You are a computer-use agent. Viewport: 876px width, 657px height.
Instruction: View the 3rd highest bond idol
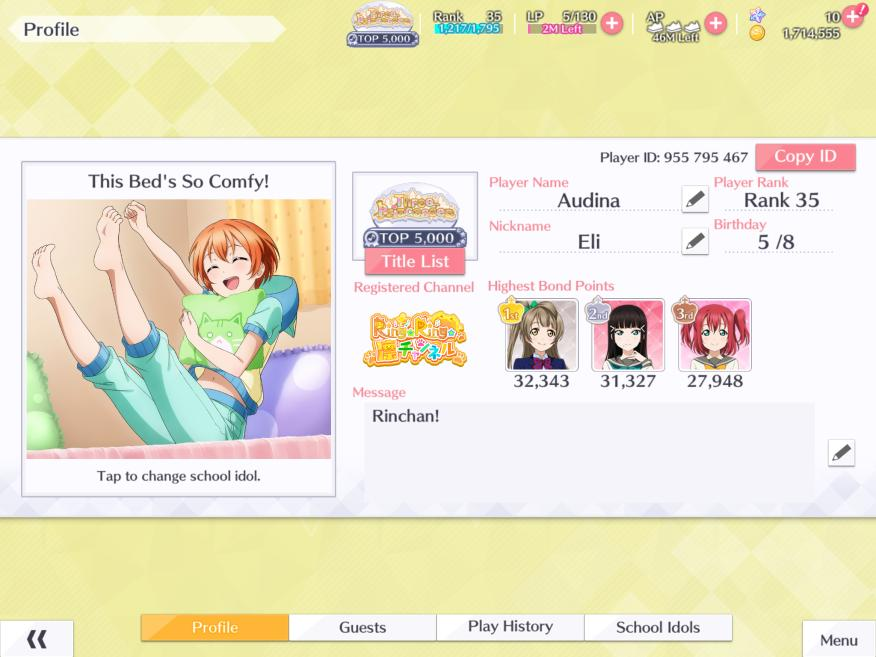(714, 335)
